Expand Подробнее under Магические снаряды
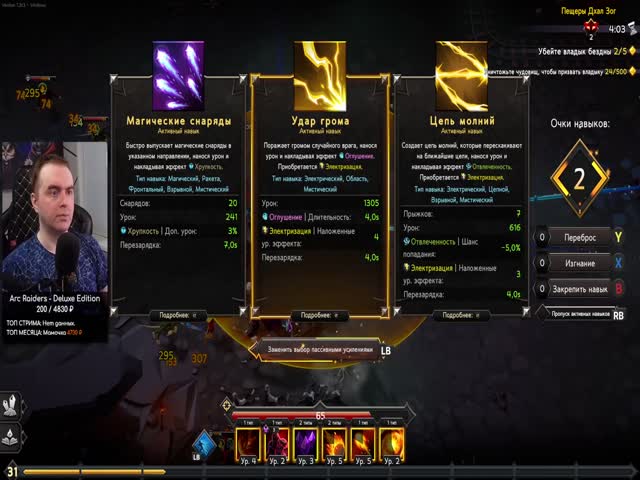This screenshot has width=640, height=480. [177, 315]
